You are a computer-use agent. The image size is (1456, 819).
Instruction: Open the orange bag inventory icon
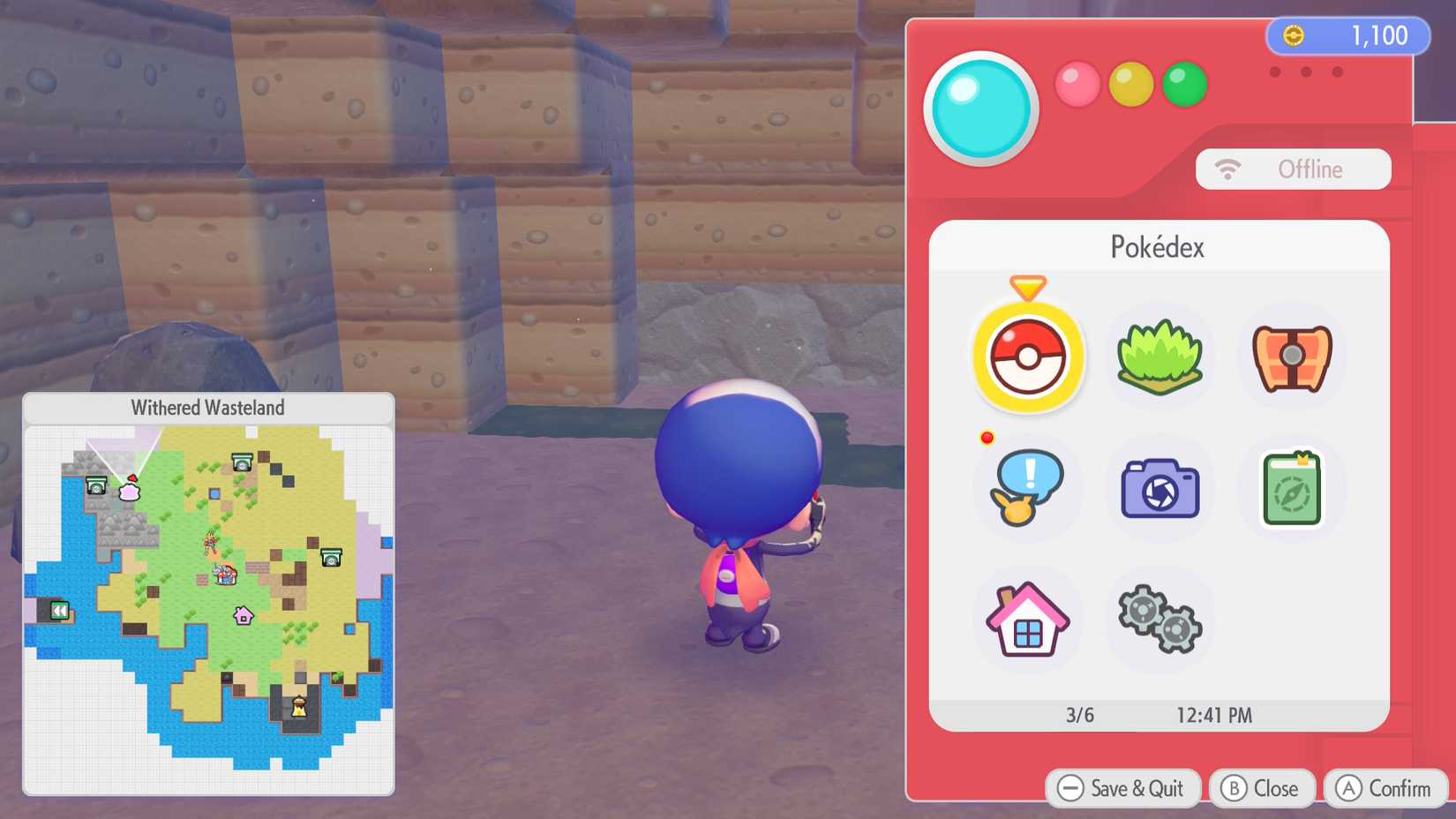pyautogui.click(x=1290, y=357)
